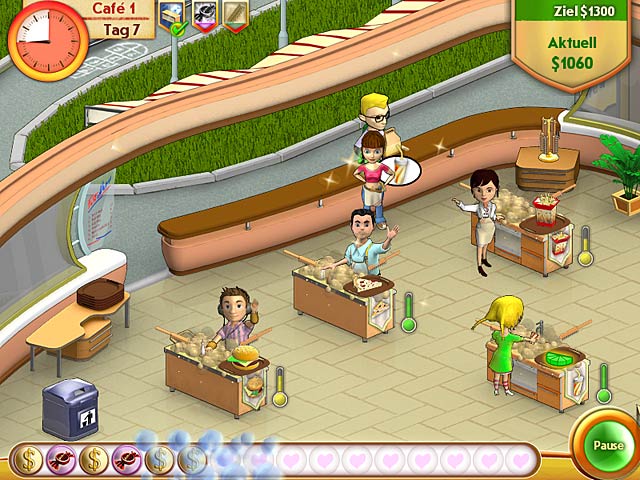Image resolution: width=640 pixels, height=480 pixels.
Task: Open the red candy goal badge
Action: point(205,13)
